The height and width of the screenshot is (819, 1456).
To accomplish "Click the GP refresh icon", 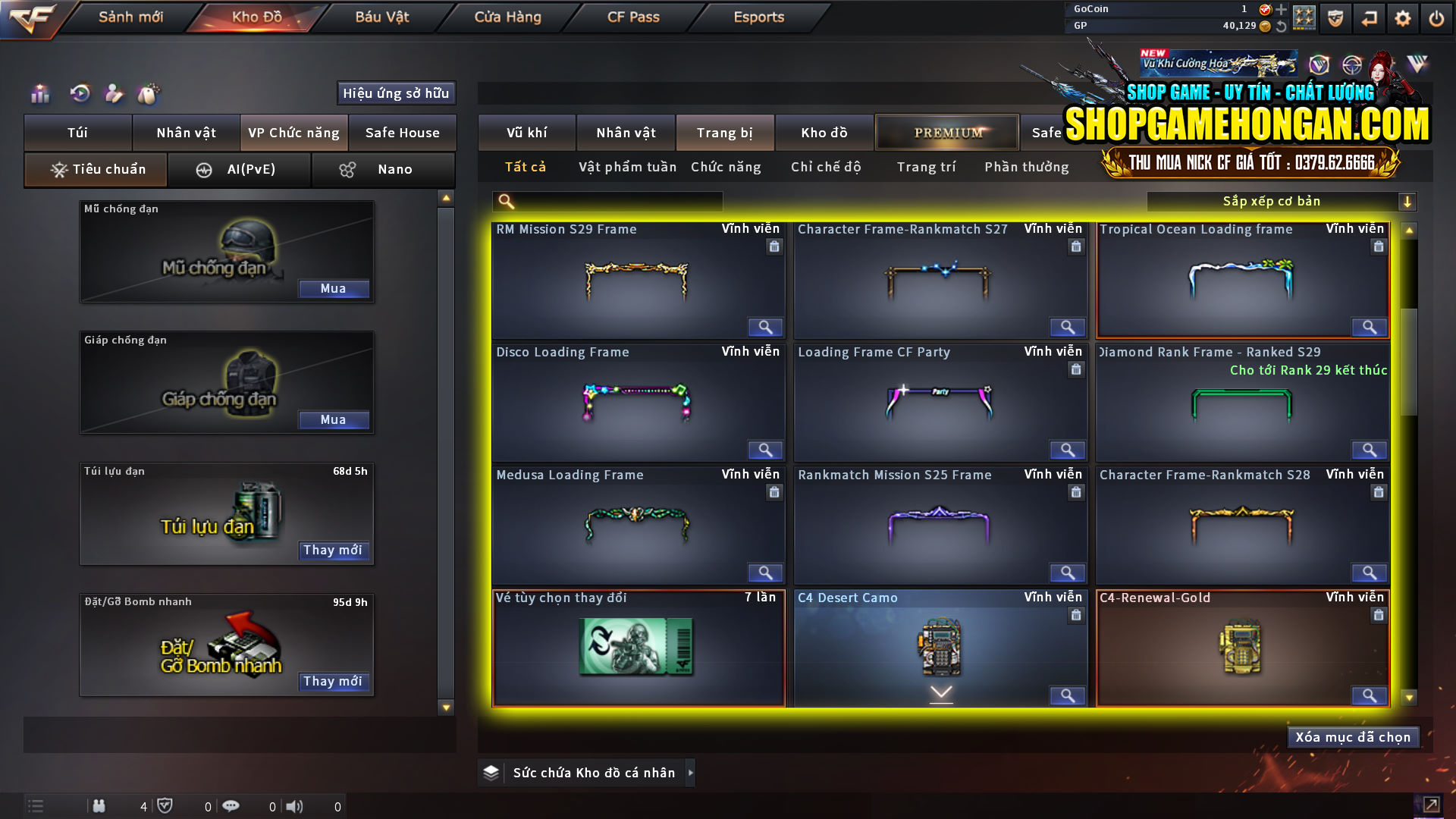I will coord(1282,27).
